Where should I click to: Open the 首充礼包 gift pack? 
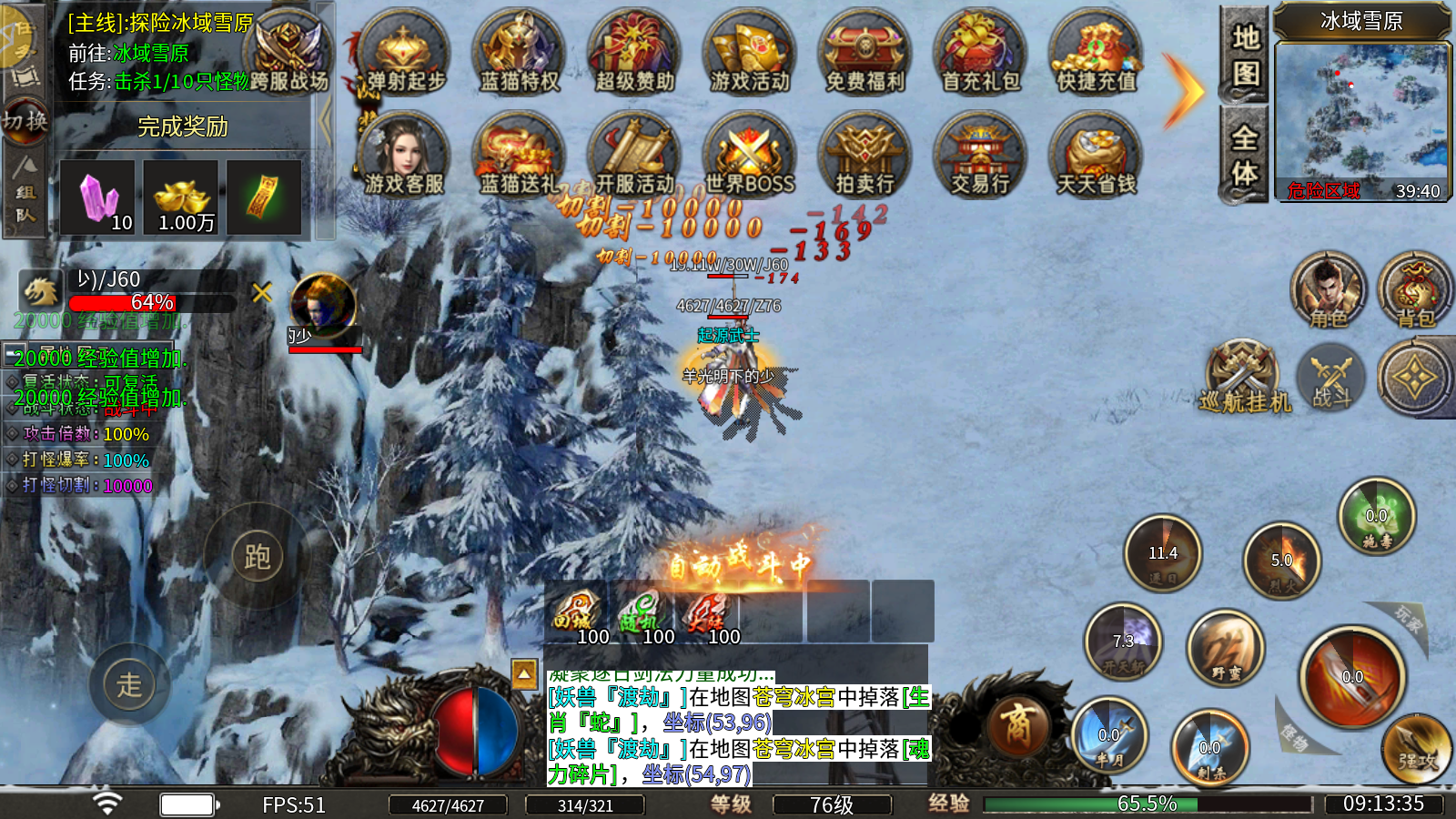pos(980,53)
